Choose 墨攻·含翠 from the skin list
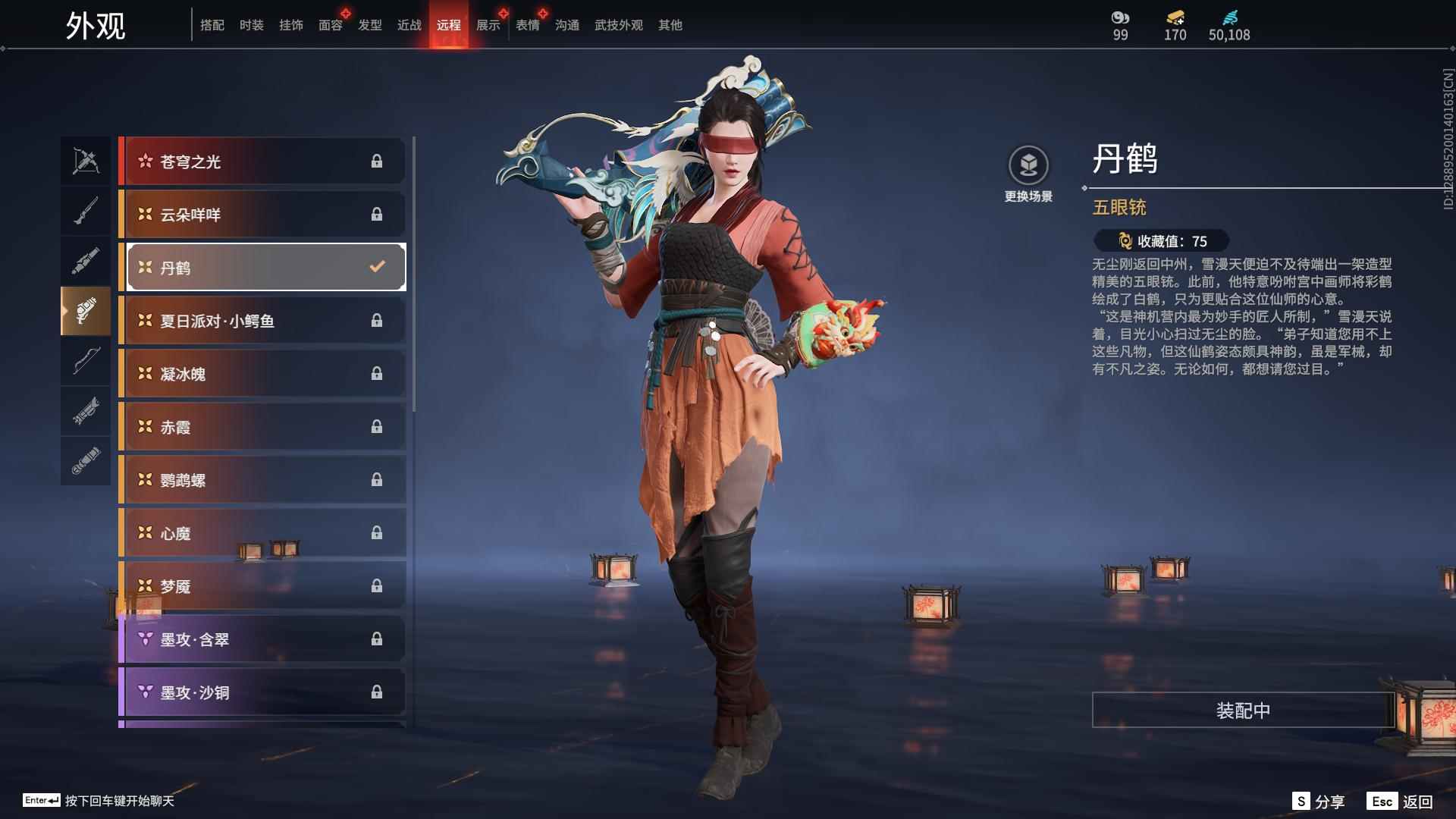 pos(258,639)
